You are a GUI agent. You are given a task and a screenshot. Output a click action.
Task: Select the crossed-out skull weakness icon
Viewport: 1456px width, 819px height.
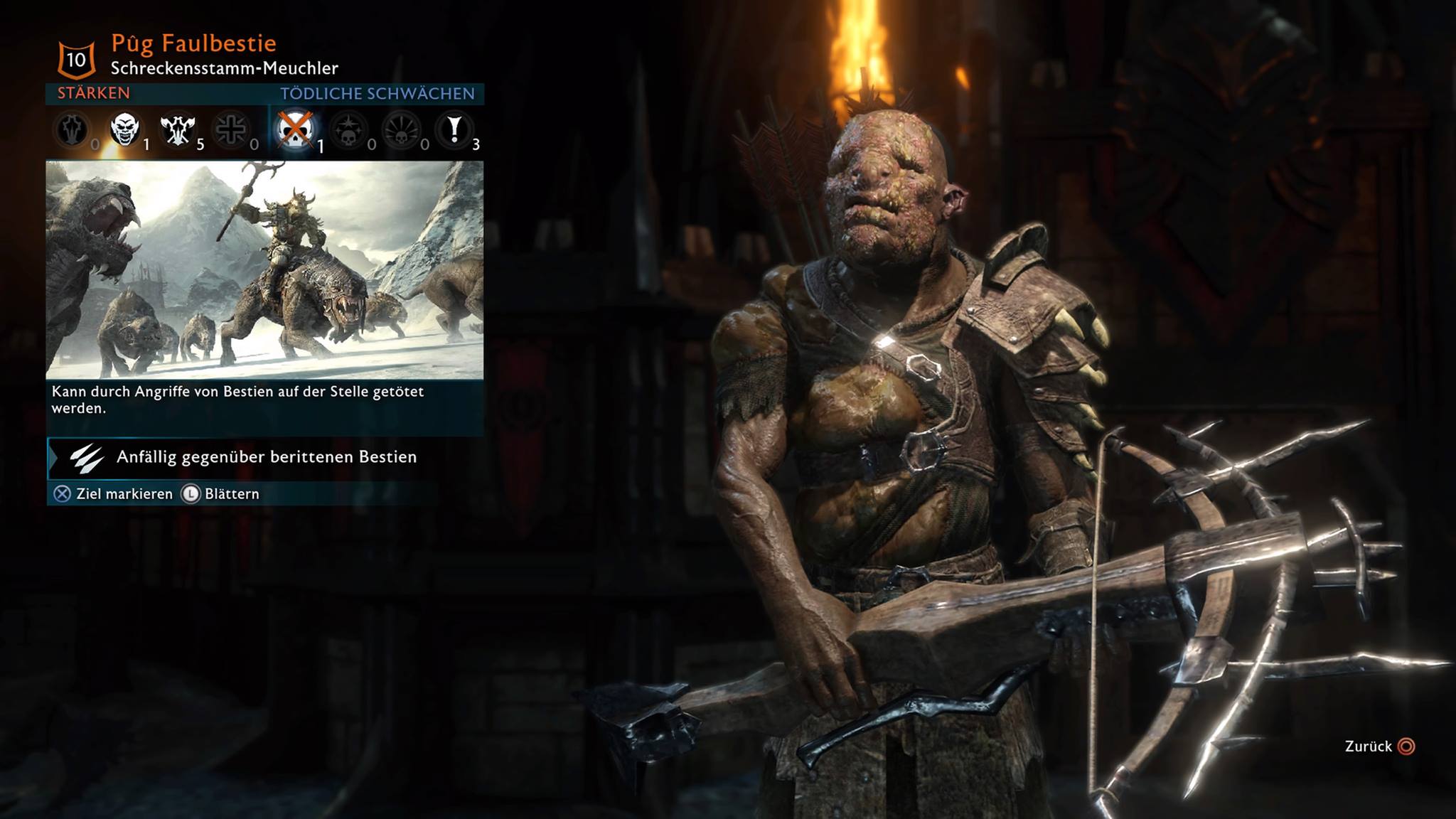(295, 130)
